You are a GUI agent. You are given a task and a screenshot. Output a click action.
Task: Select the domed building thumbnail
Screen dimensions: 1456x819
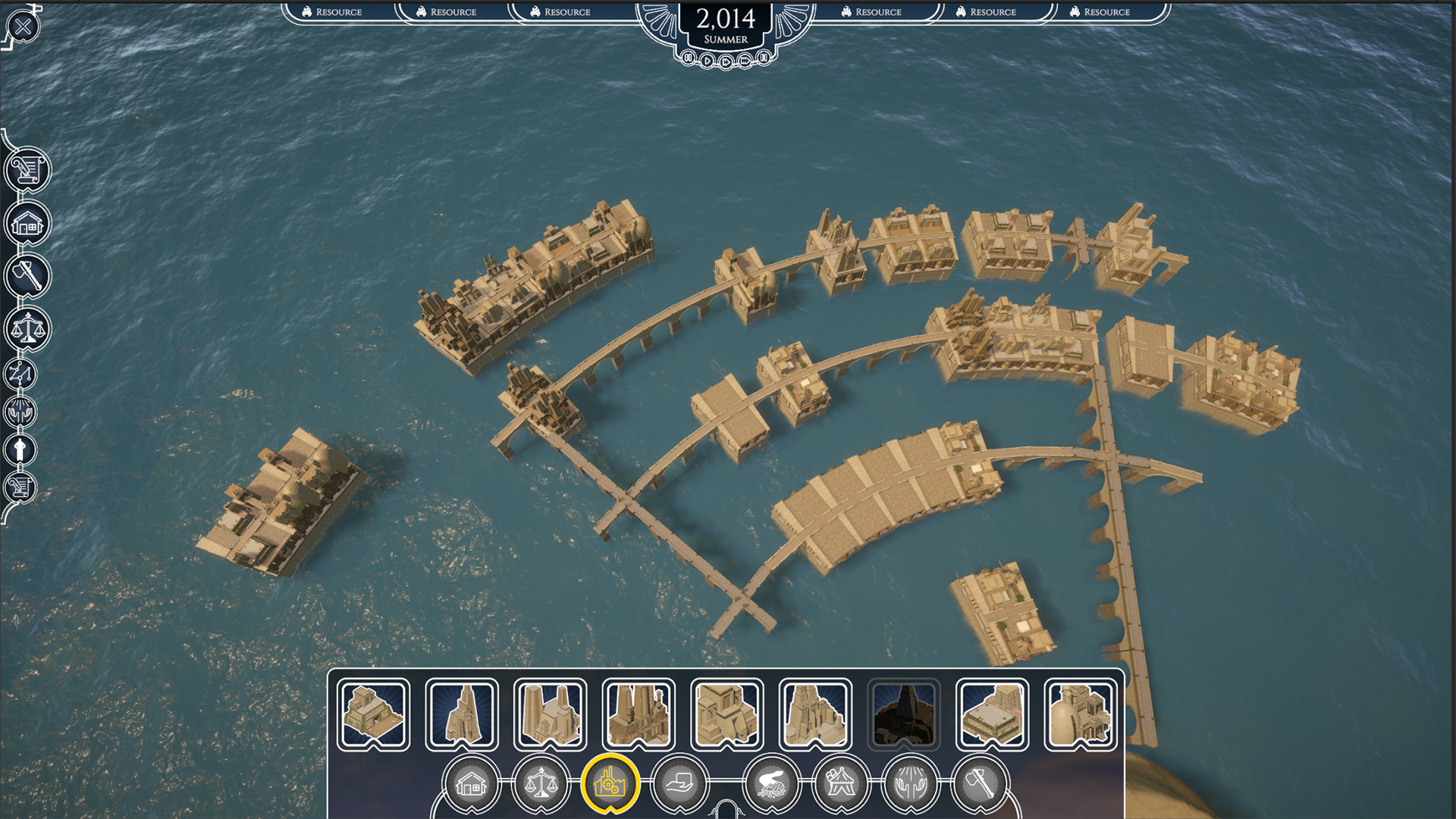click(x=1080, y=714)
